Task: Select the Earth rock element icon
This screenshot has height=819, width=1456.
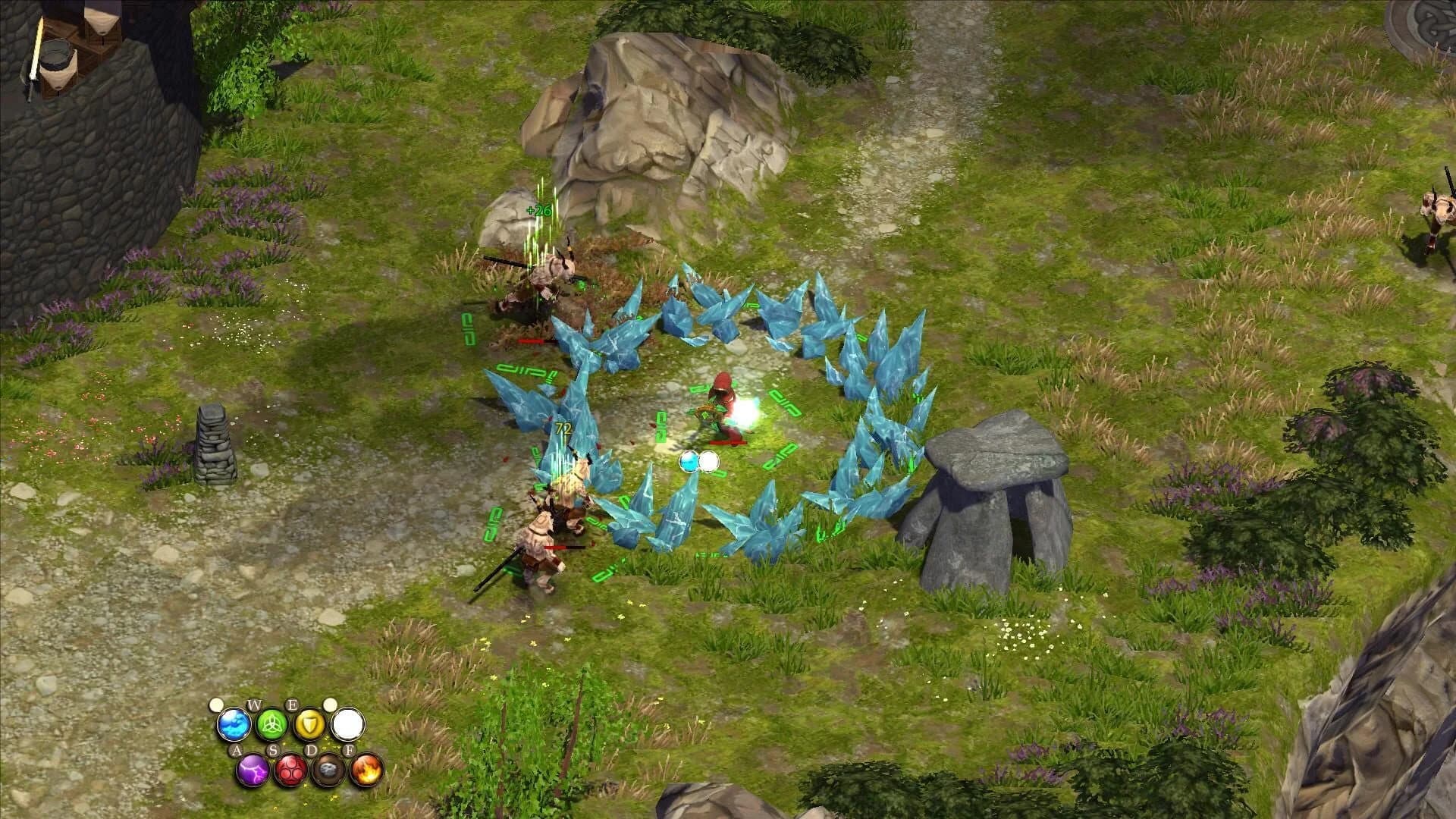Action: (x=328, y=771)
